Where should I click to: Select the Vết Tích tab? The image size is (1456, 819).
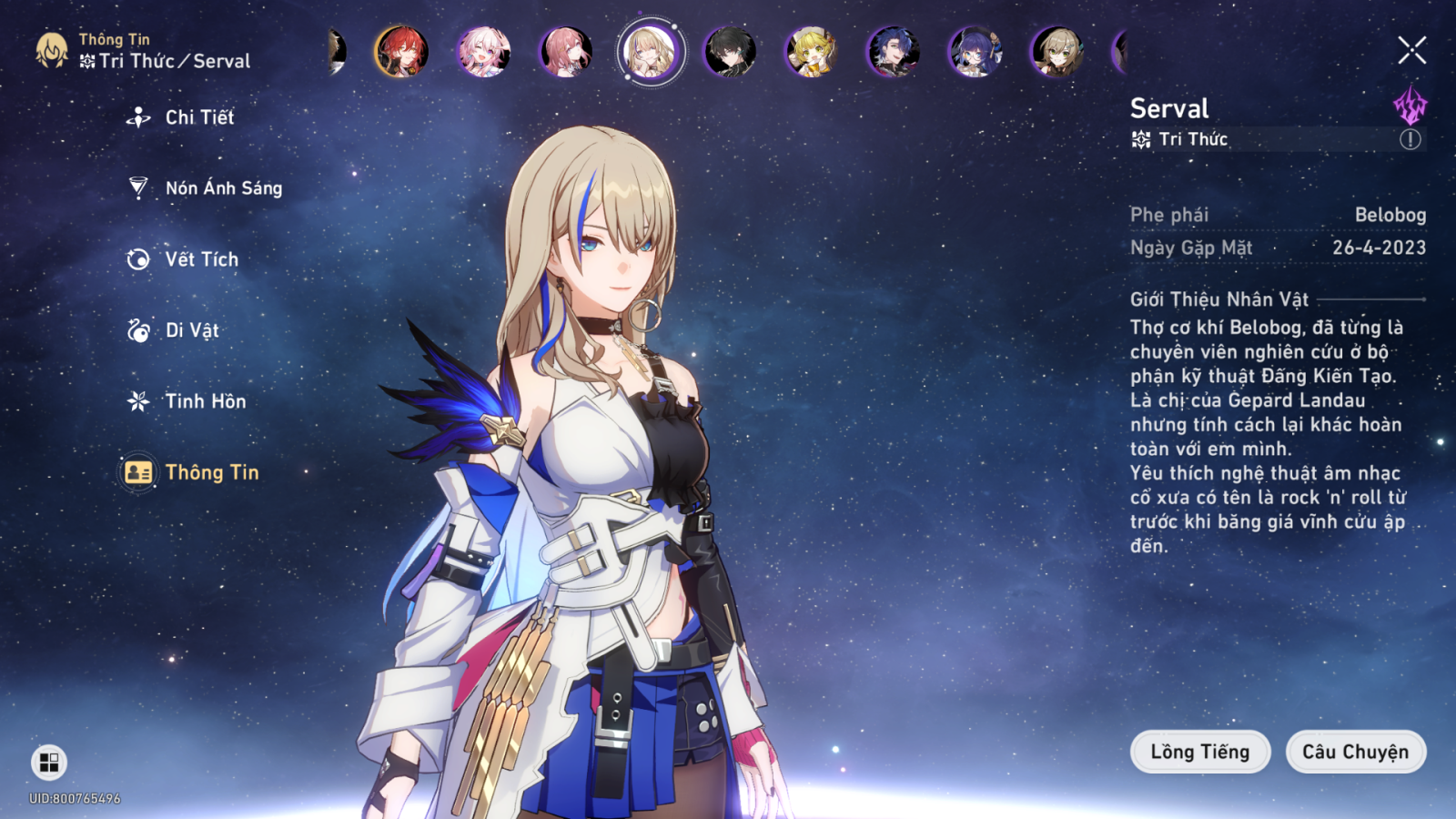coord(200,259)
